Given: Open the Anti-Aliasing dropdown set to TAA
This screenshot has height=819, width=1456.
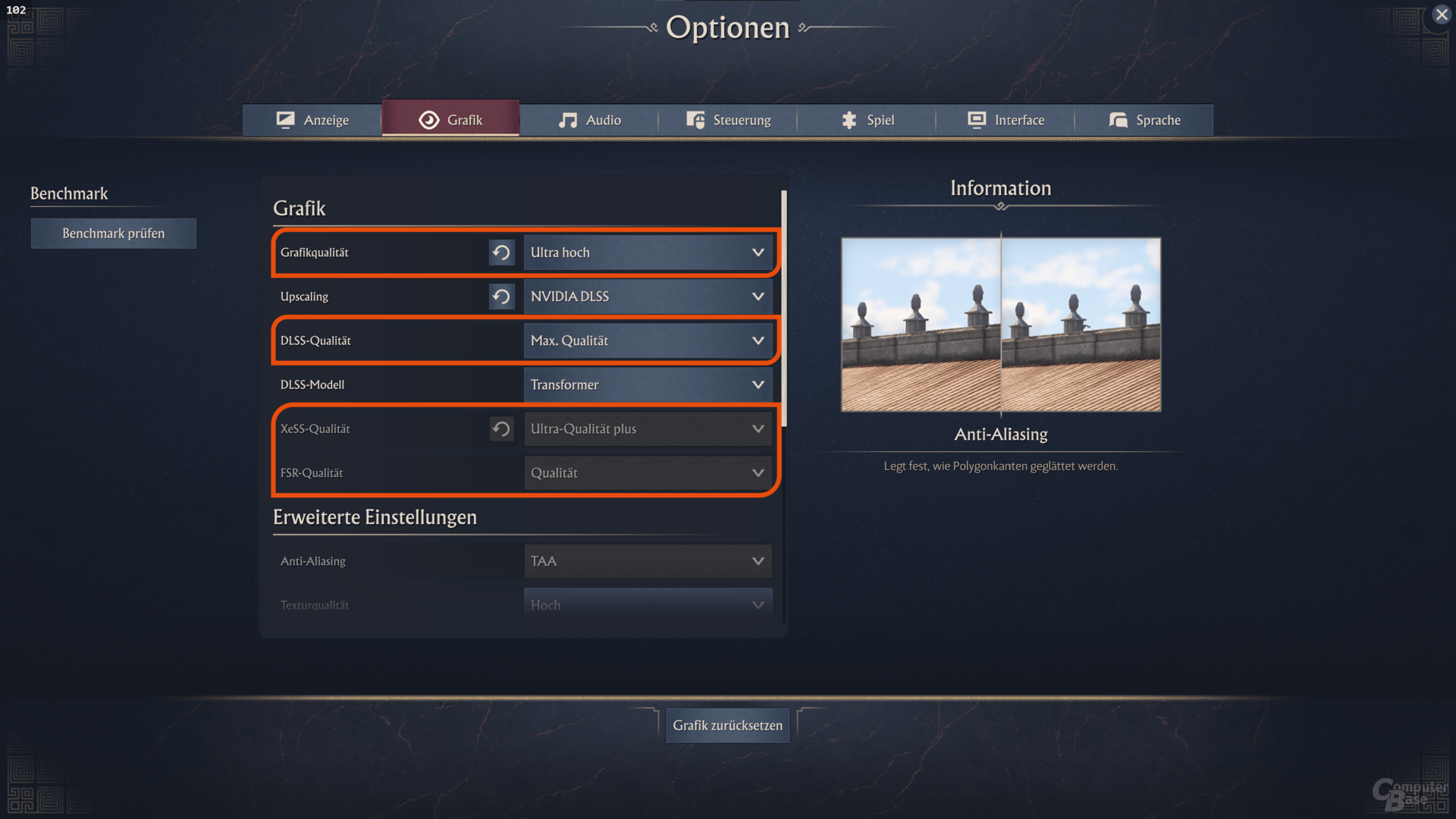Looking at the screenshot, I should pyautogui.click(x=648, y=561).
